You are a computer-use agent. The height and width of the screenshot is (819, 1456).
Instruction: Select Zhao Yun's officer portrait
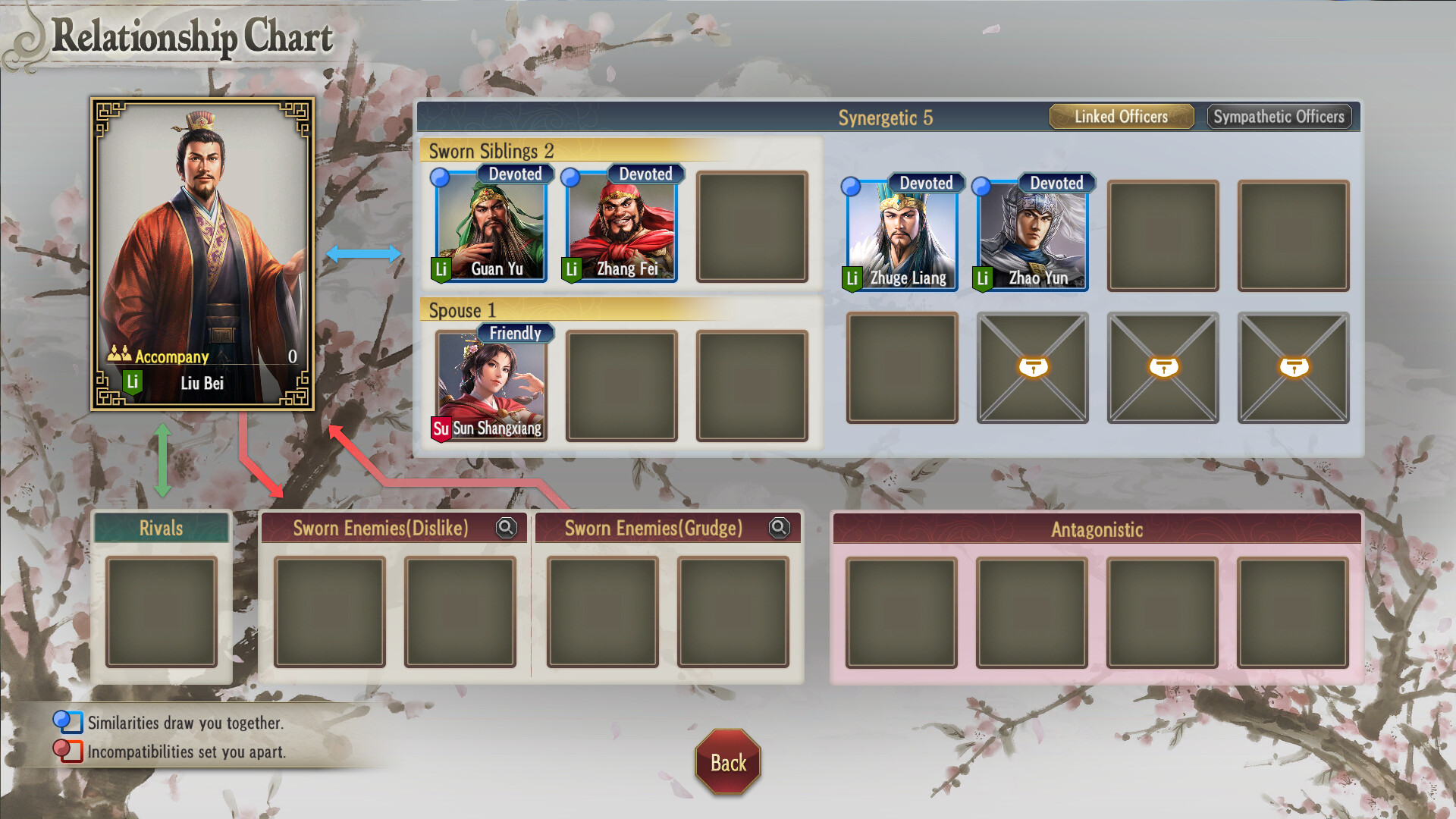click(x=1031, y=234)
